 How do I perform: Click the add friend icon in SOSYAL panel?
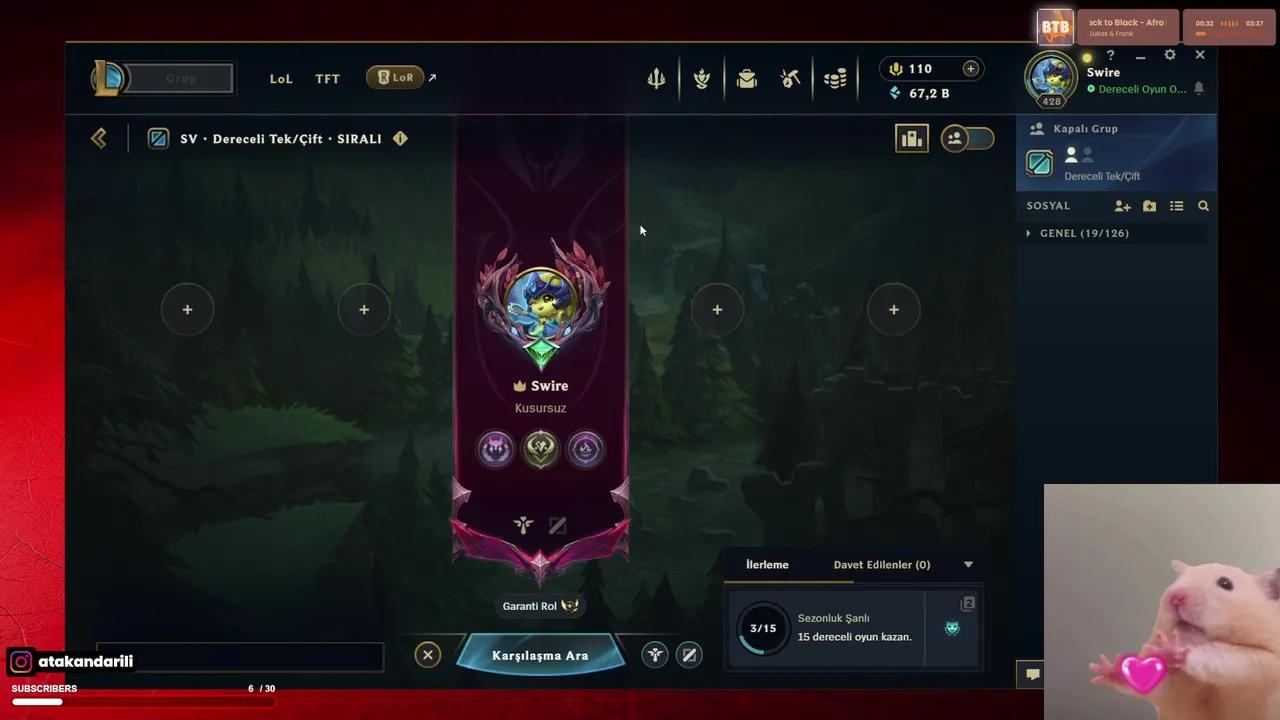(1122, 205)
